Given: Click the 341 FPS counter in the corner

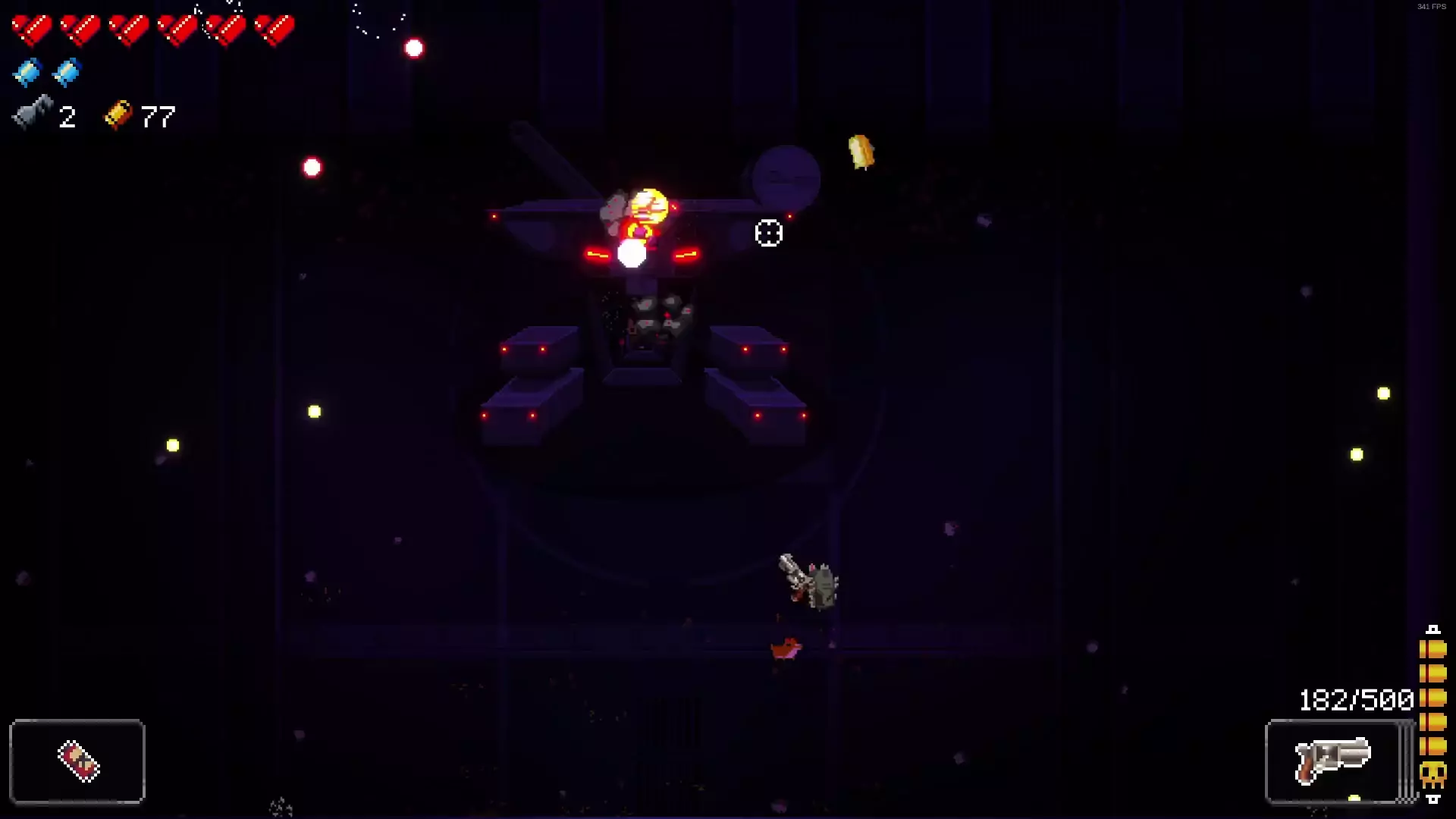Looking at the screenshot, I should [1433, 6].
